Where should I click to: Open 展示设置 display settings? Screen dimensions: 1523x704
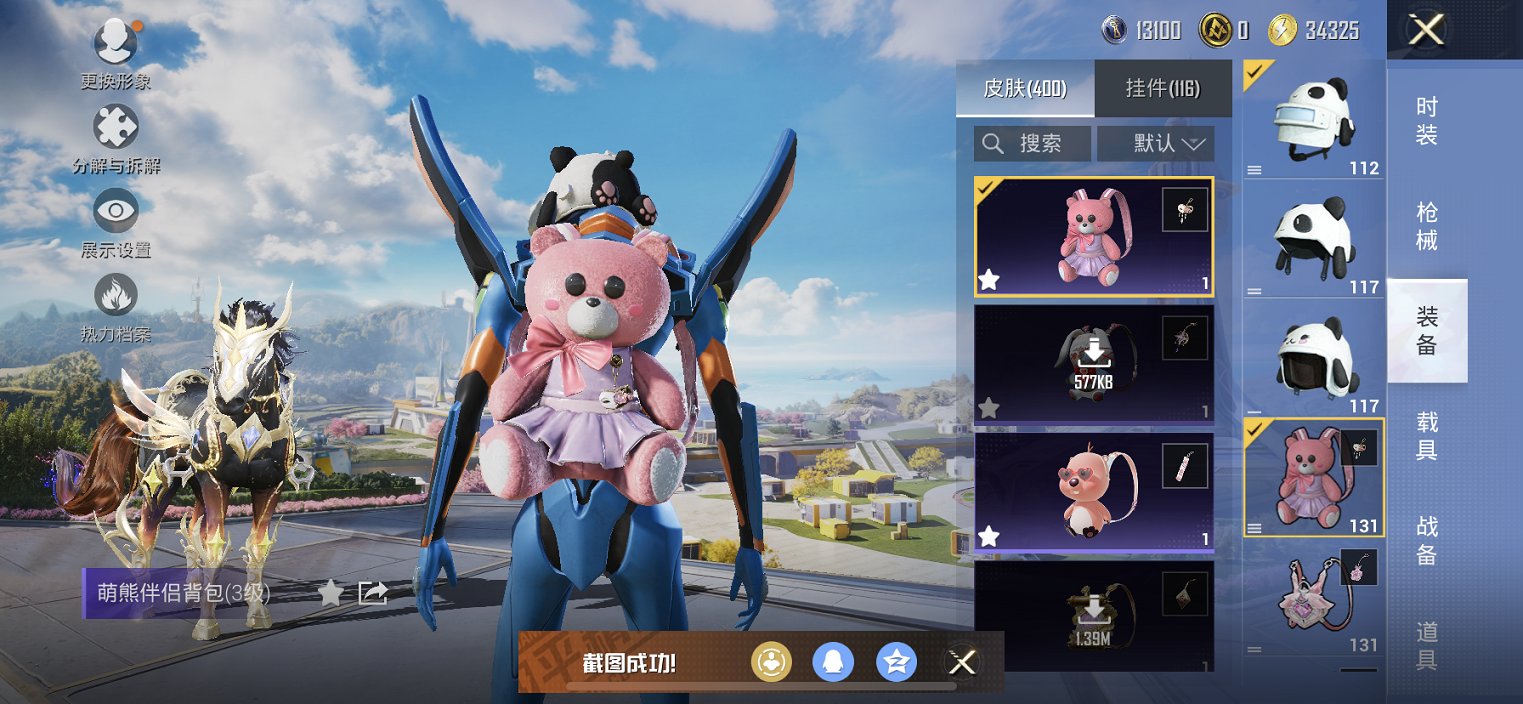point(116,211)
